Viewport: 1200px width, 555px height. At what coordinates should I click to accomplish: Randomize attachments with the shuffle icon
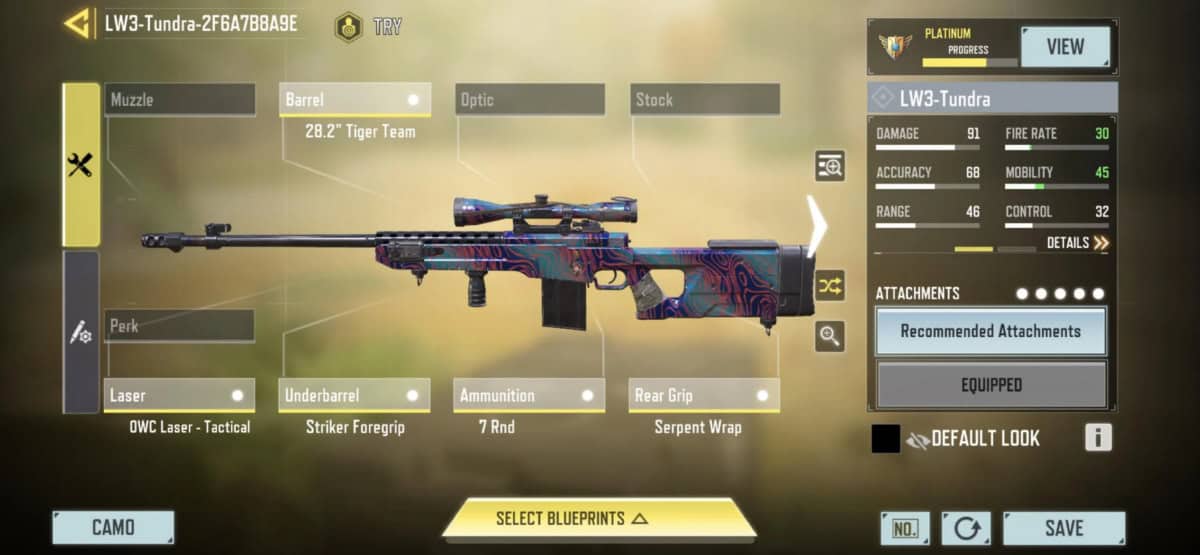830,287
